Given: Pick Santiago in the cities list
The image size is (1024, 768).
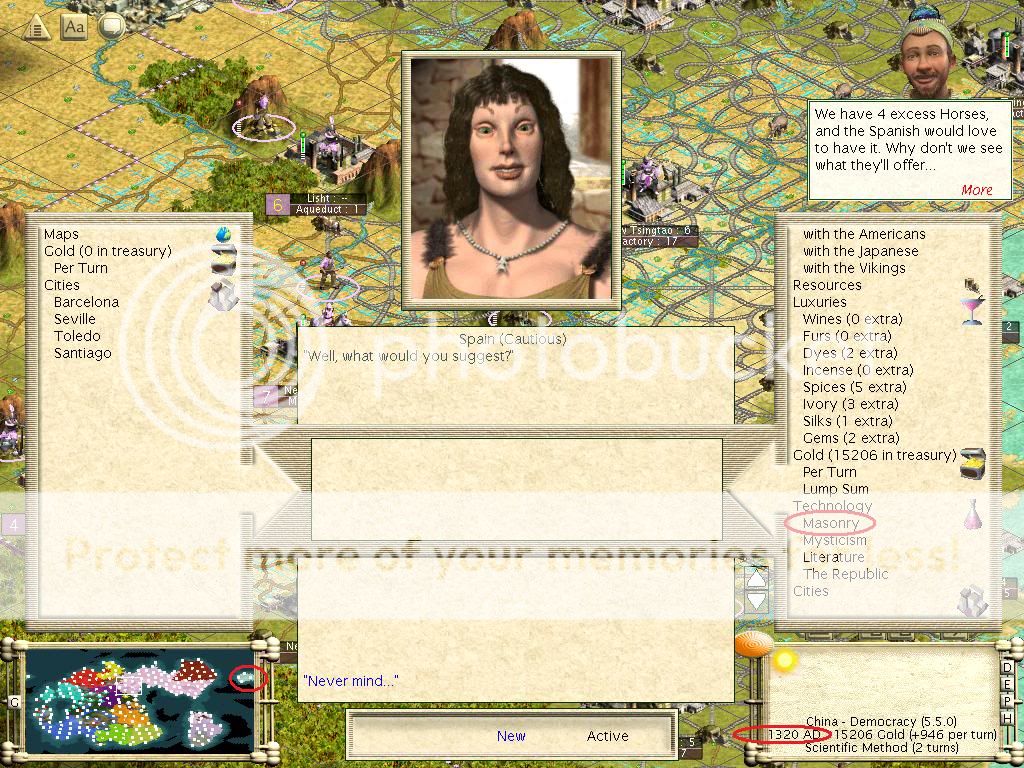Looking at the screenshot, I should [x=82, y=353].
